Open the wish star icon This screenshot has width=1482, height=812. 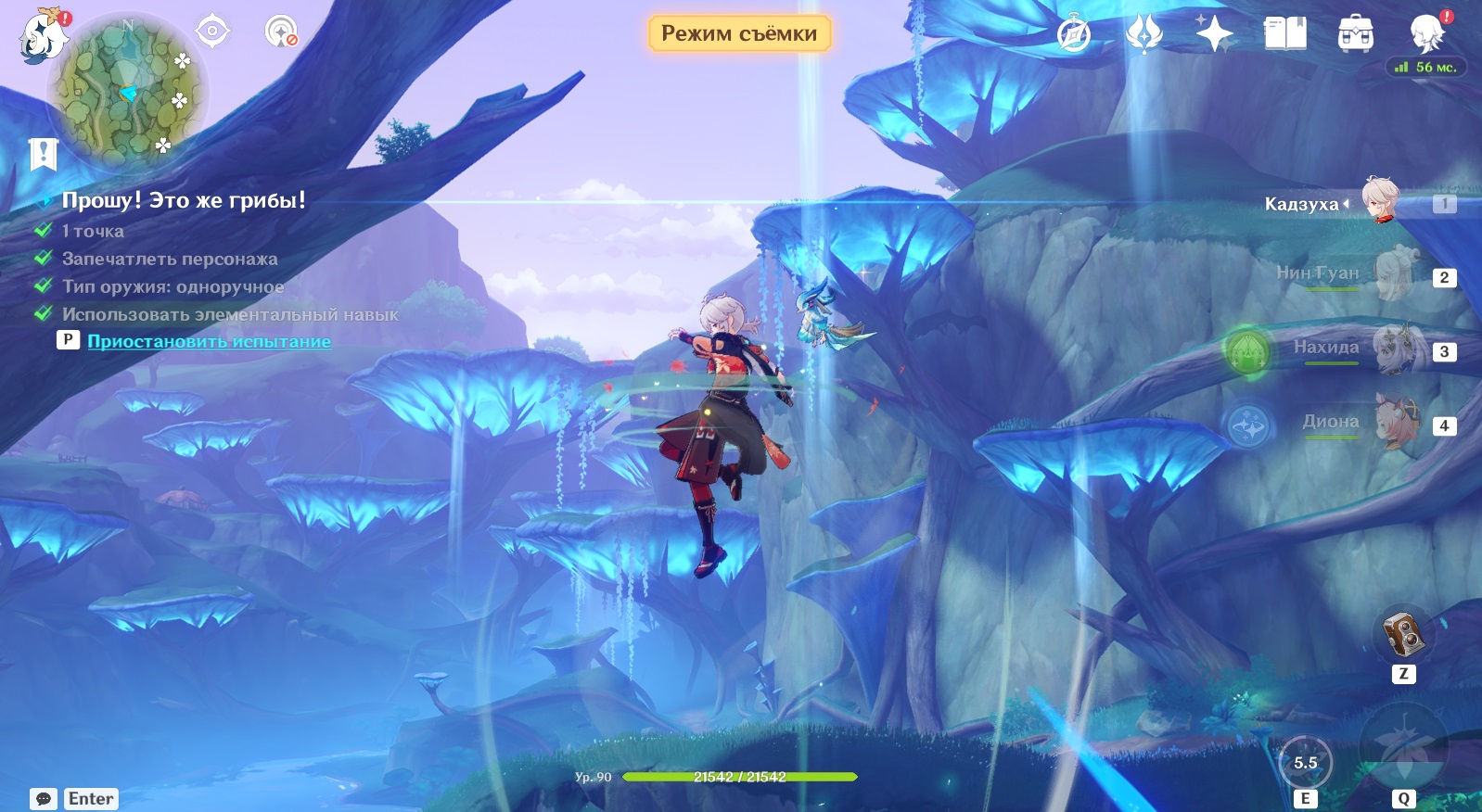[1213, 35]
